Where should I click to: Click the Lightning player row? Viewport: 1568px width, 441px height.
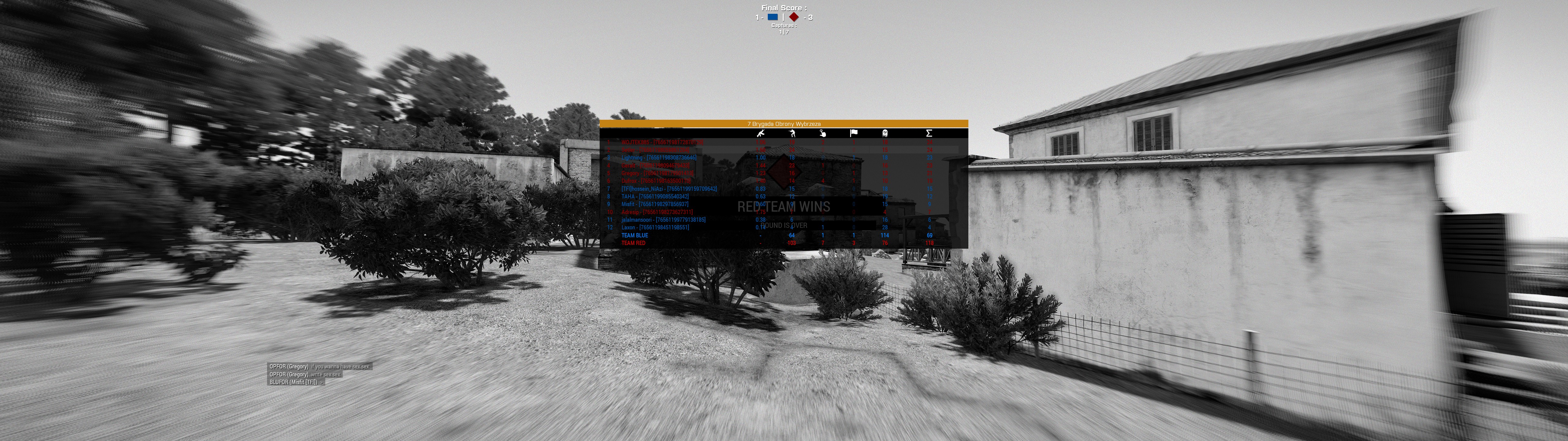click(659, 158)
